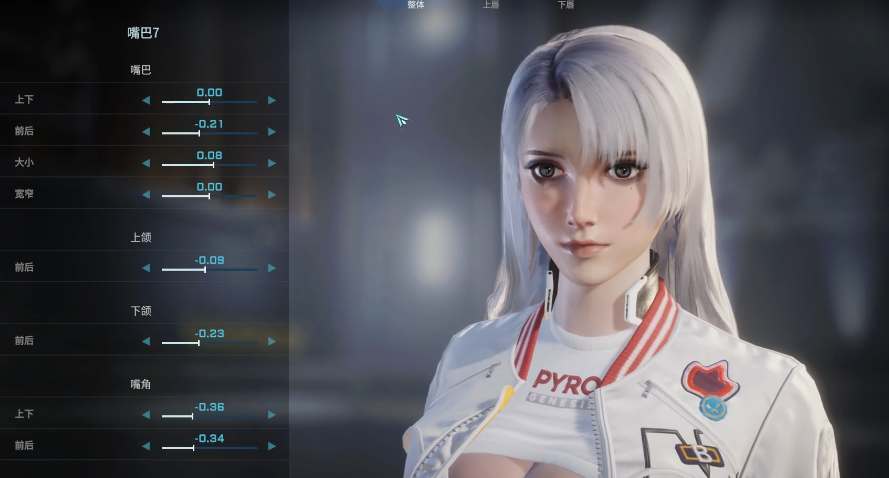Click the 嘴巴 前后 slider track
The height and width of the screenshot is (478, 889).
(209, 133)
